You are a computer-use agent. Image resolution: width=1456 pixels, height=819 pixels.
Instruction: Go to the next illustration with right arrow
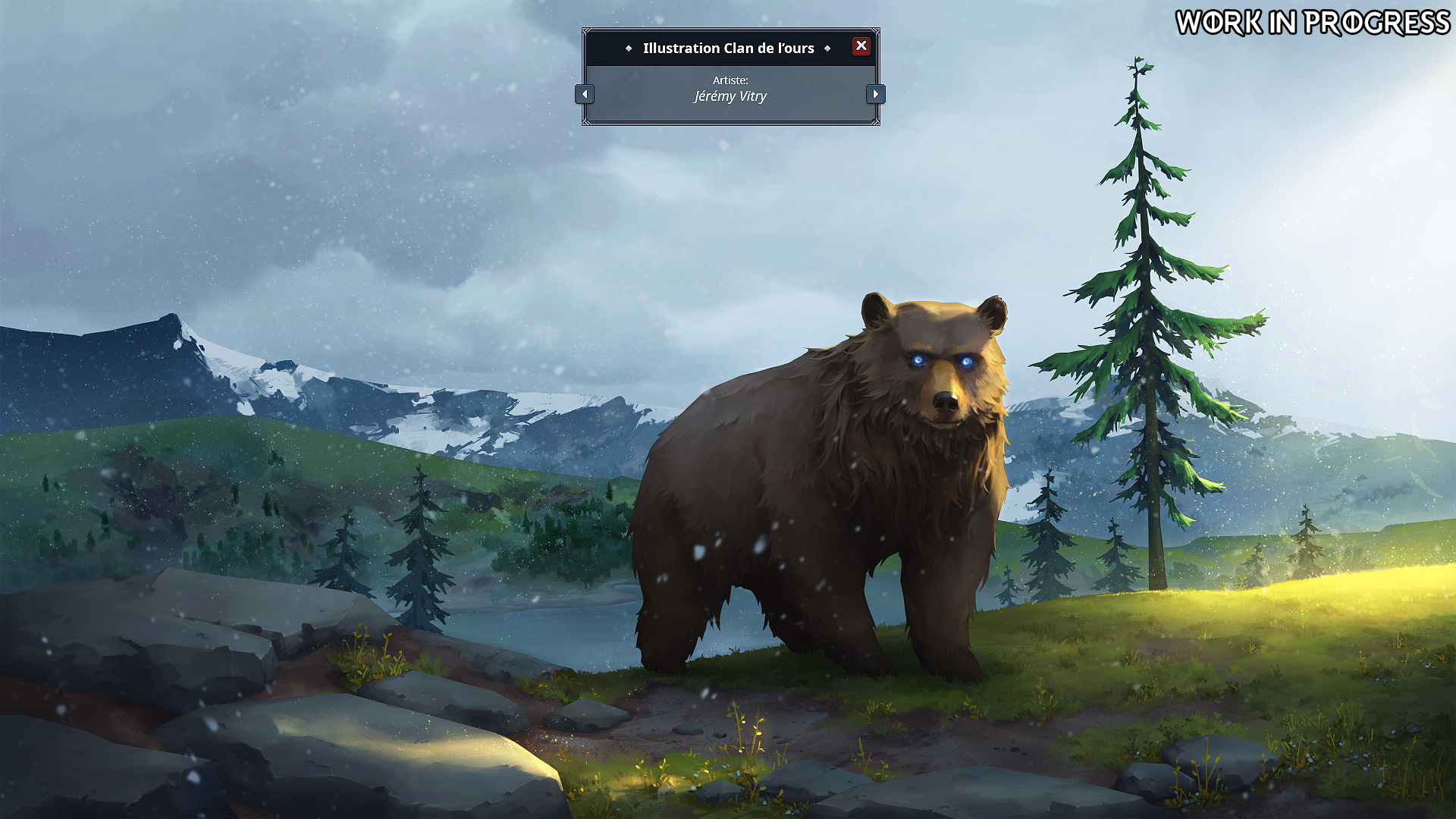[x=876, y=95]
